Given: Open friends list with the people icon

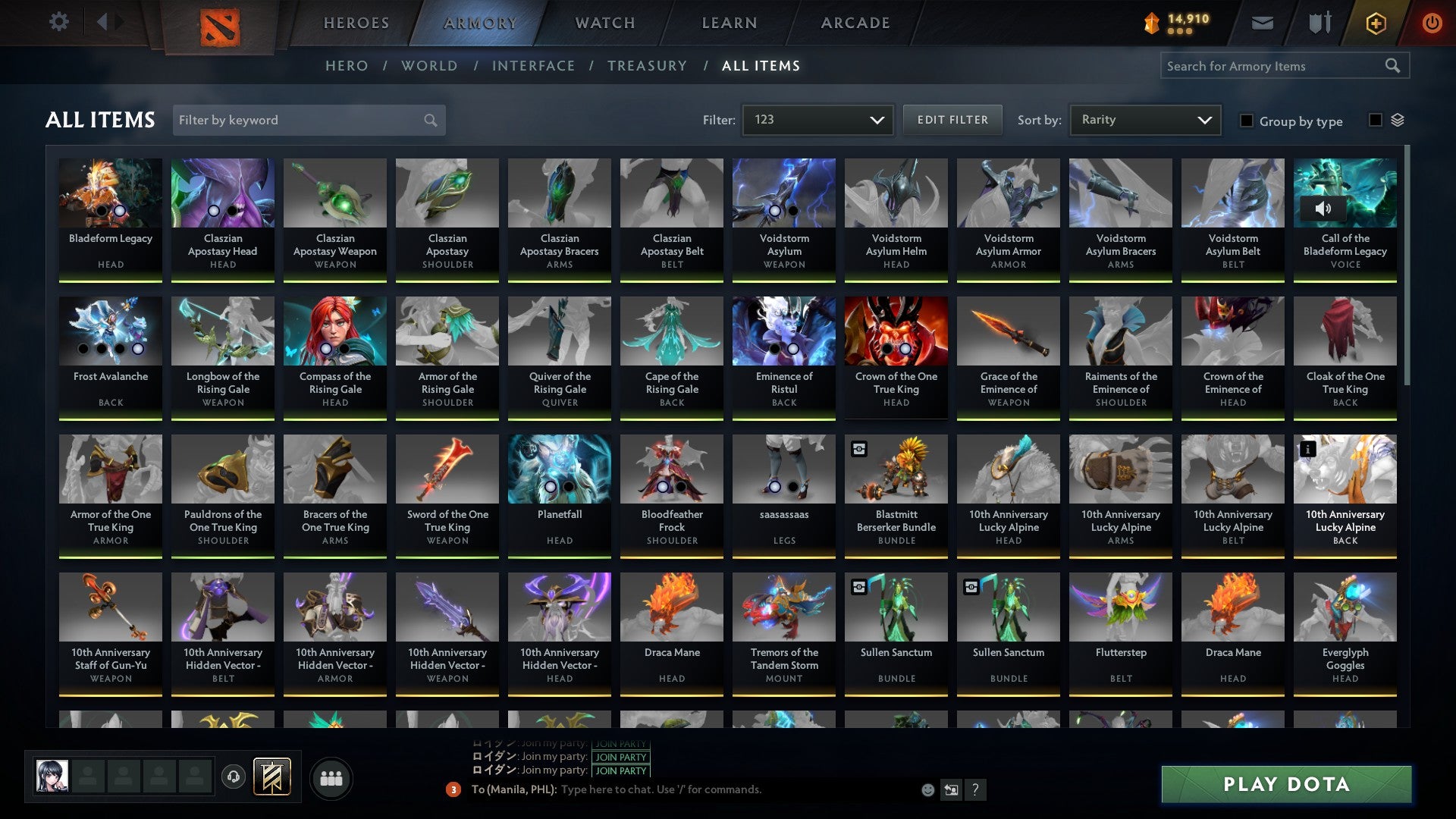Looking at the screenshot, I should coord(331,777).
